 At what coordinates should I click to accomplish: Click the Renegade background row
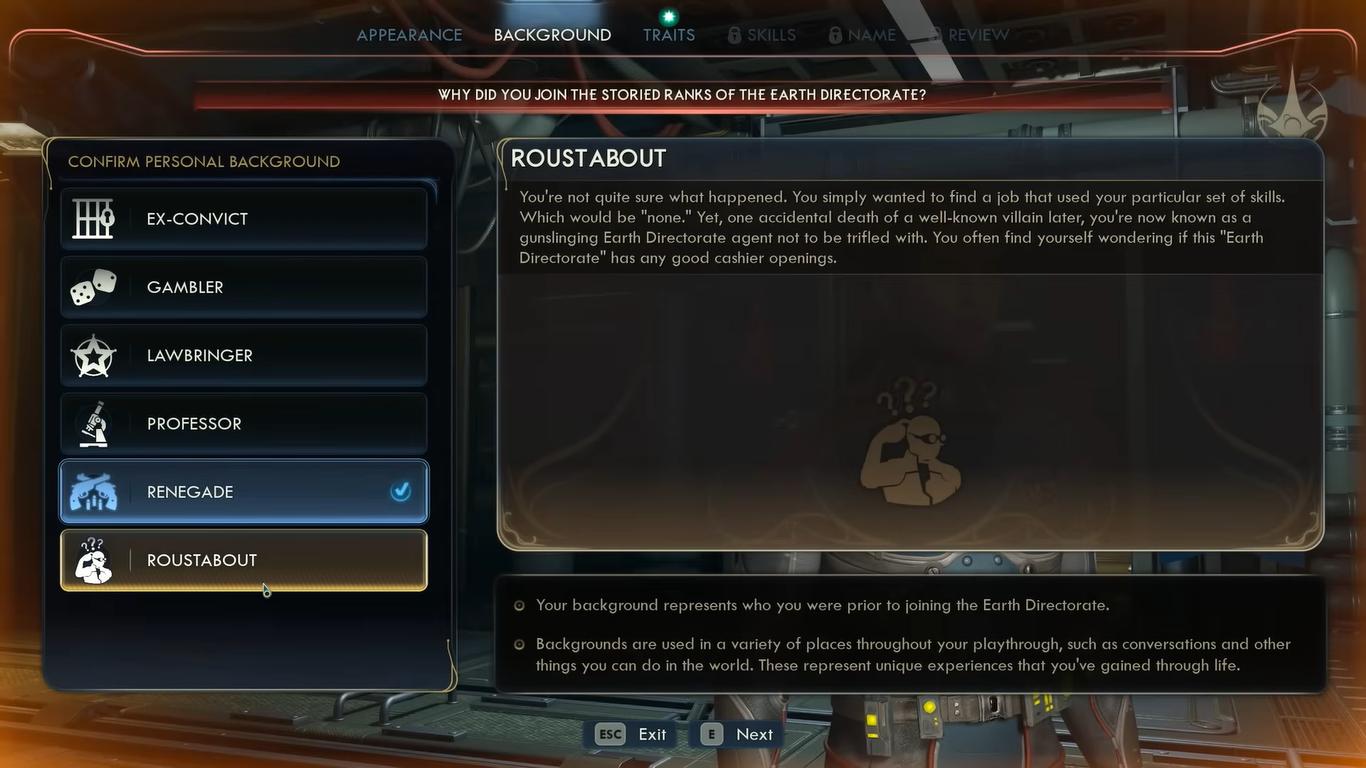point(243,492)
